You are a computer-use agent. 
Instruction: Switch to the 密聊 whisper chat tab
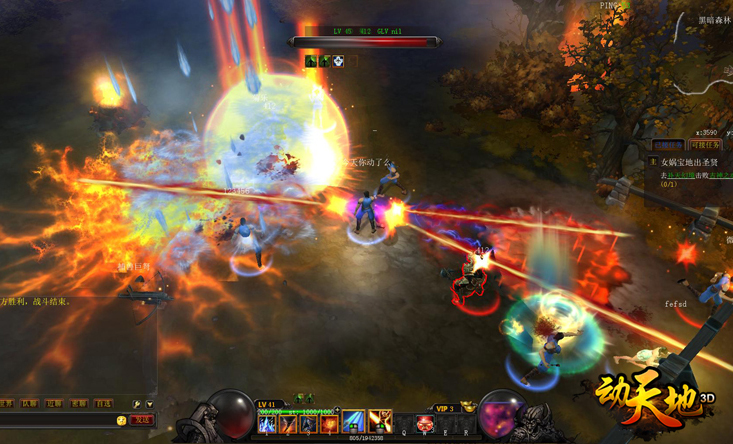pyautogui.click(x=79, y=404)
